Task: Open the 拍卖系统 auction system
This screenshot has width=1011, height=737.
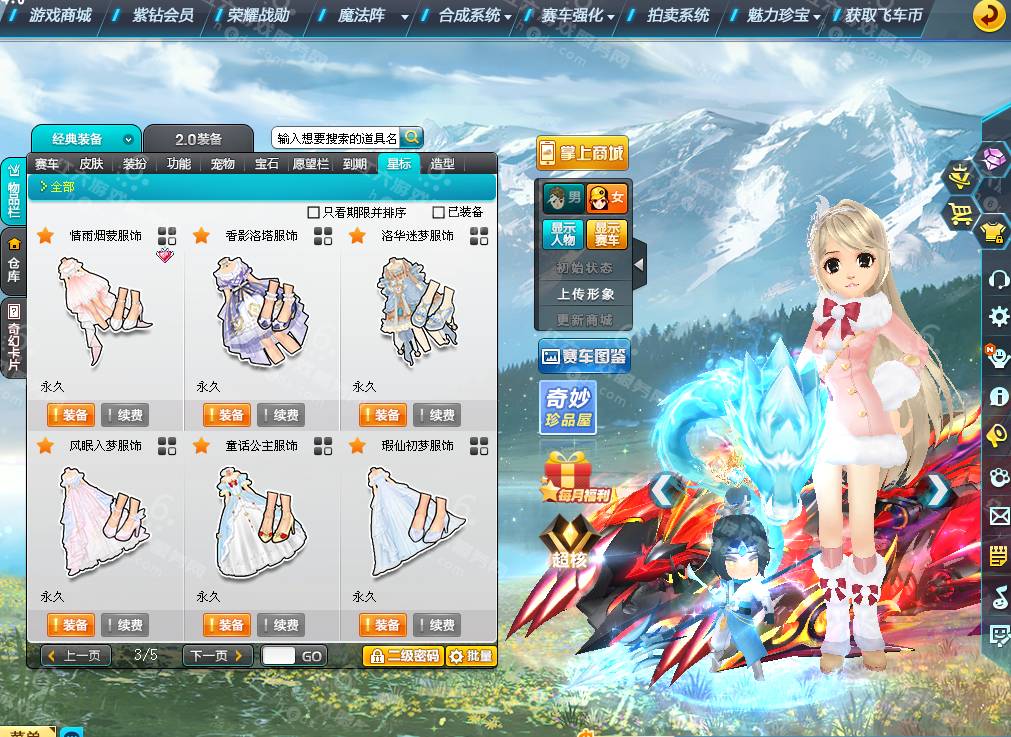Action: [x=678, y=15]
